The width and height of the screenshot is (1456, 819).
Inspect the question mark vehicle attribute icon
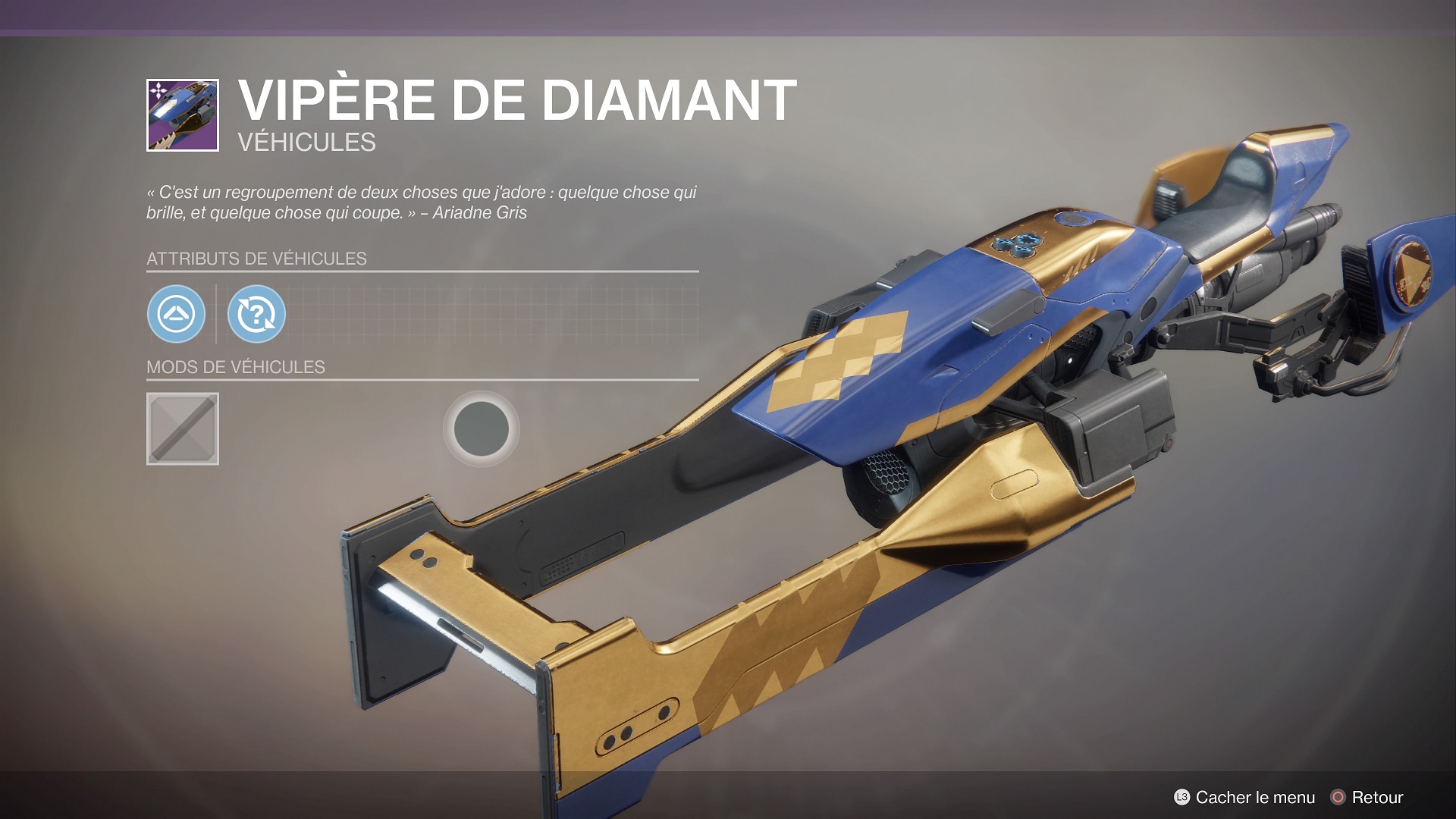click(256, 314)
